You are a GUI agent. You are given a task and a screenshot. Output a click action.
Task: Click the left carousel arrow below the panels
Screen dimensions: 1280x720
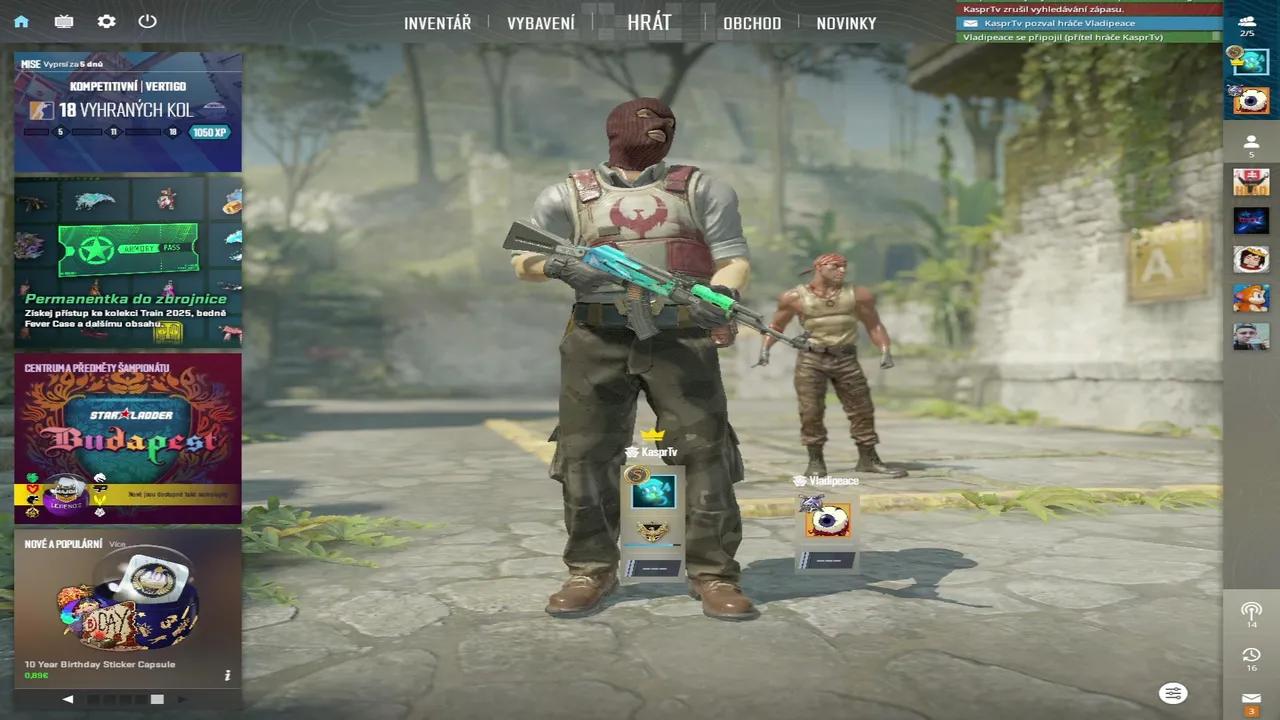coord(68,699)
